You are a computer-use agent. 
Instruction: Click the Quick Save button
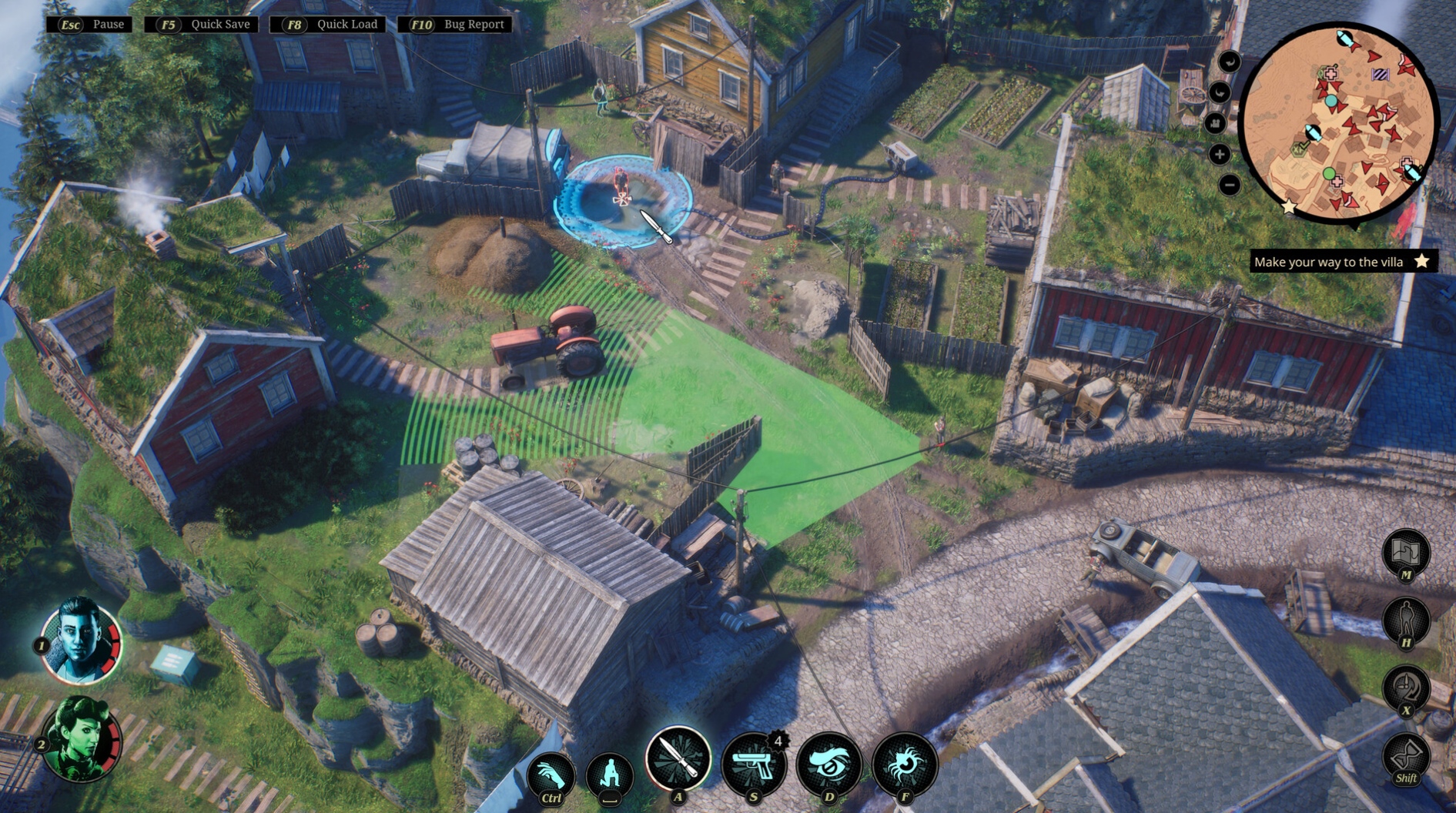click(x=205, y=25)
